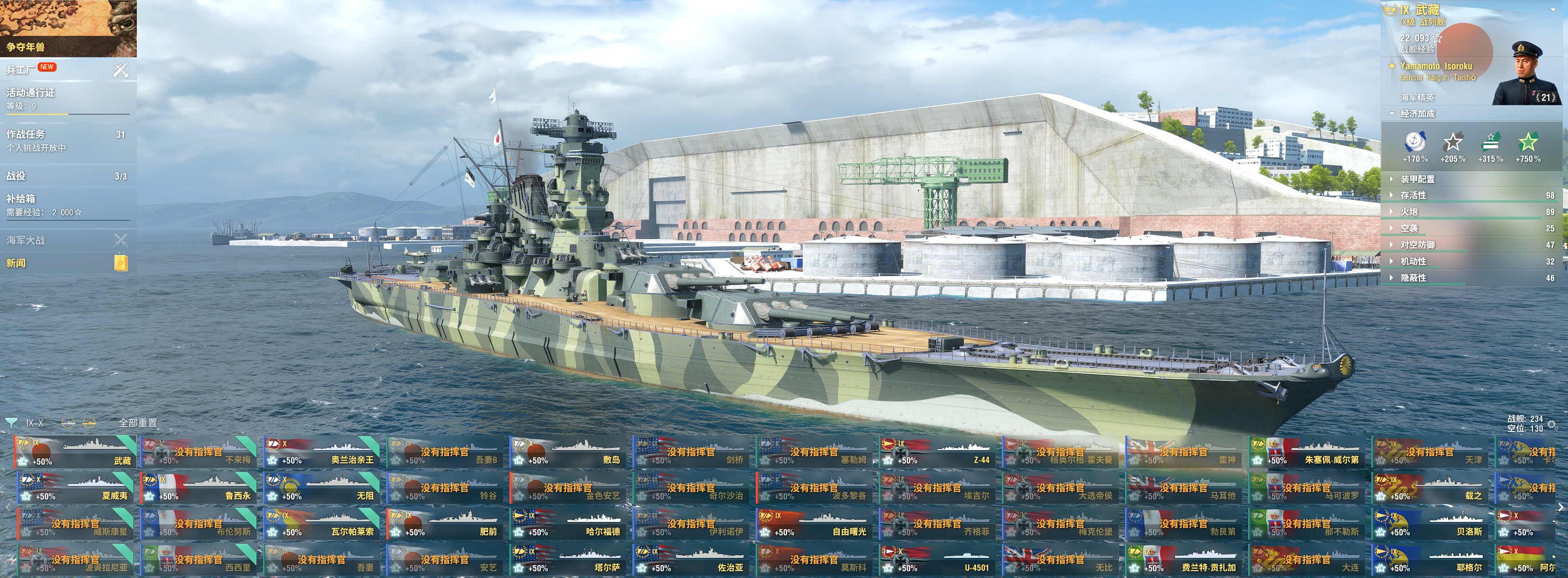The width and height of the screenshot is (1568, 578).
Task: Reset all ship filters with 全部重置
Action: [x=138, y=423]
